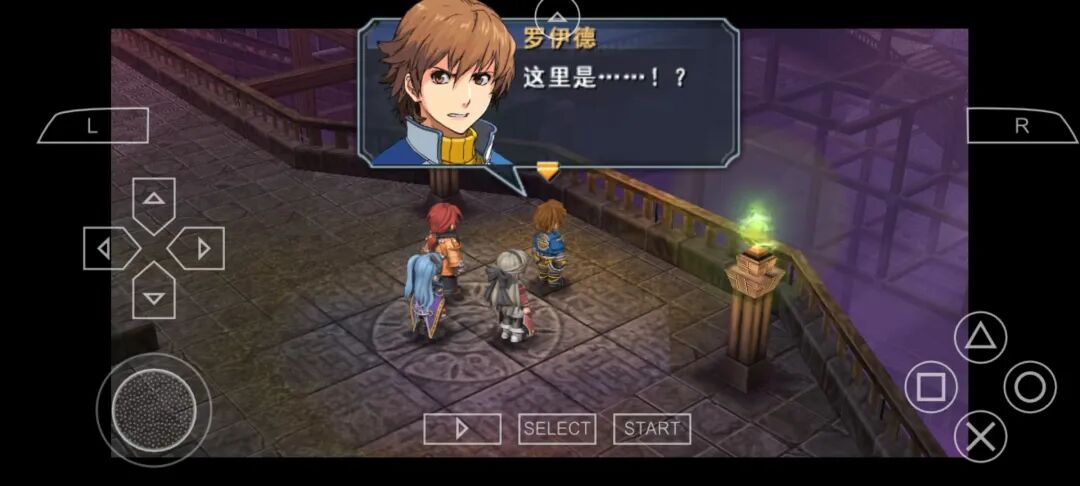
Task: Activate the fast-forward arrow button
Action: click(x=462, y=429)
